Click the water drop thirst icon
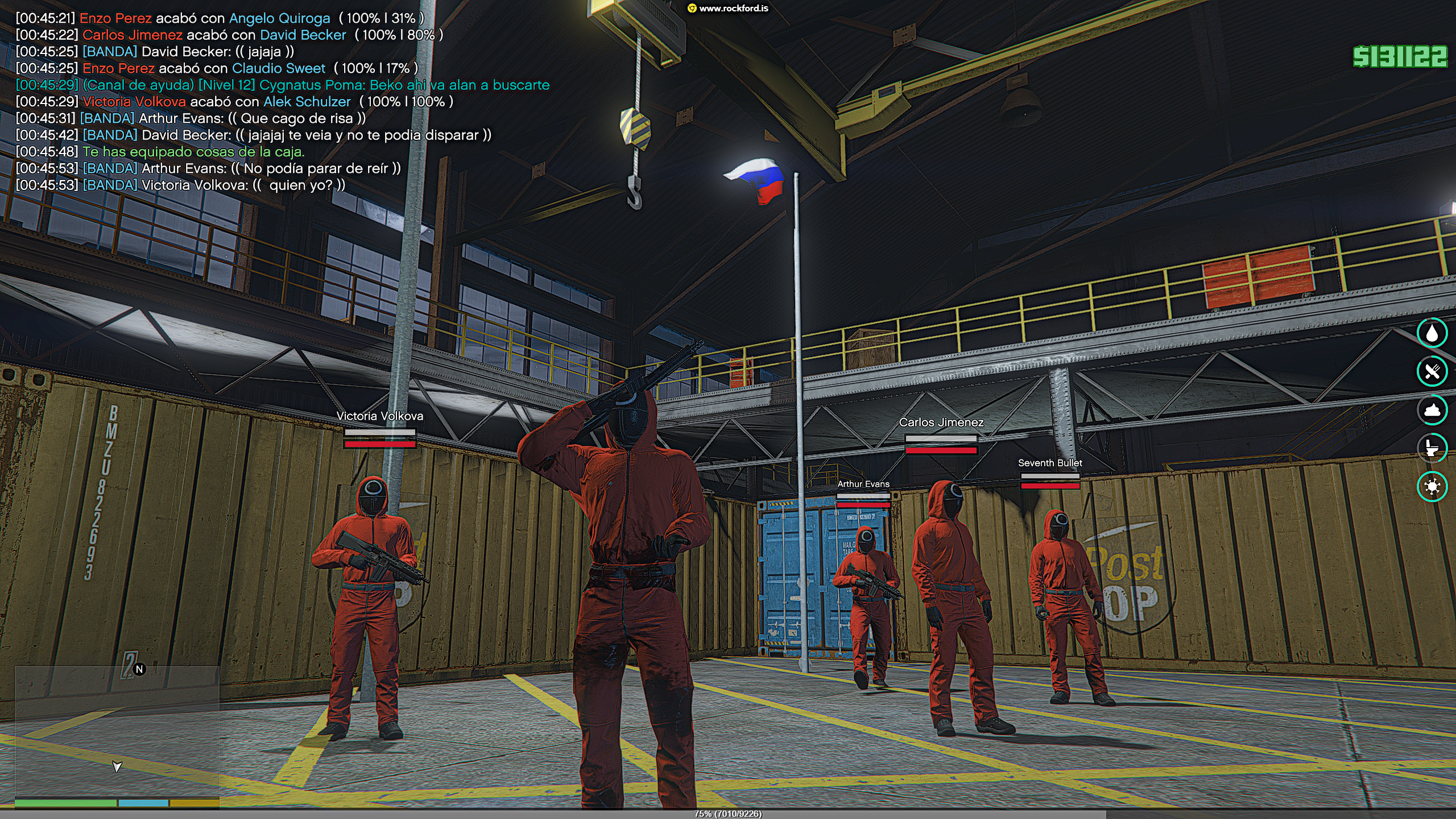The height and width of the screenshot is (819, 1456). [1432, 333]
